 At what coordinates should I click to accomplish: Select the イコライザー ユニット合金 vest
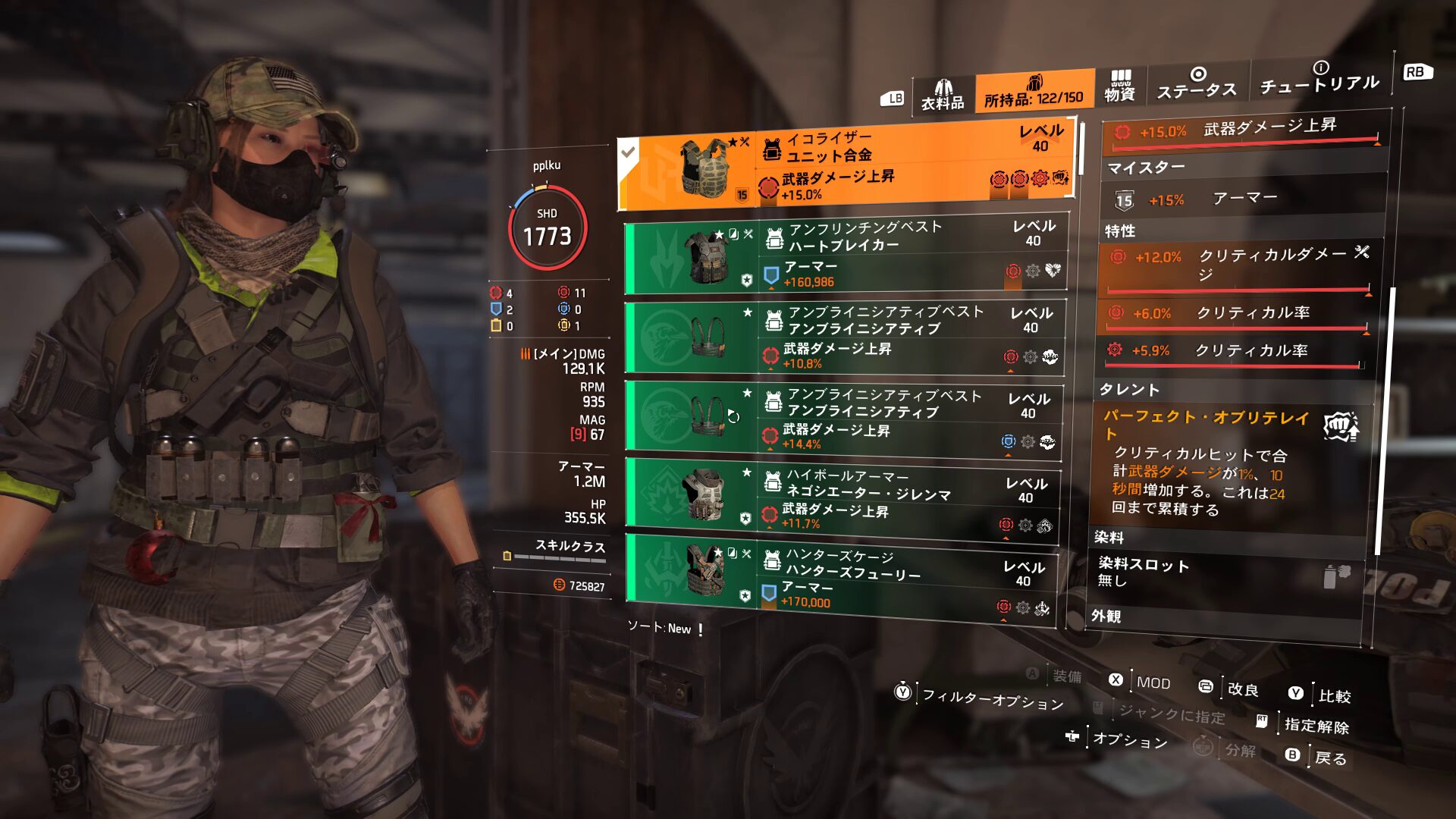(x=846, y=167)
